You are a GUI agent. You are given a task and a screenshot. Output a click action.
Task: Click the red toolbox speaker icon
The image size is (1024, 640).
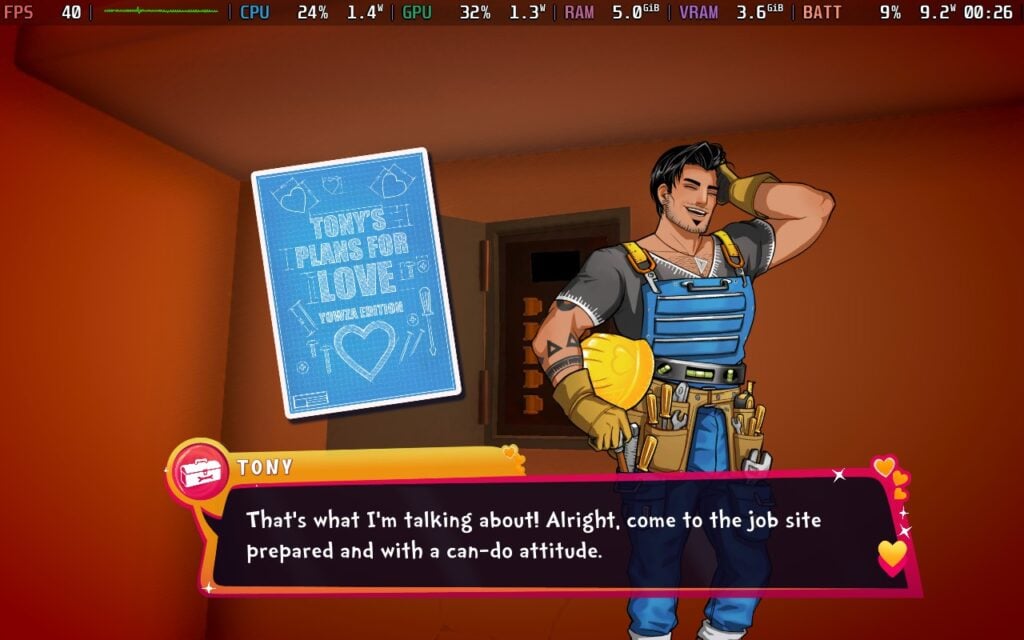(200, 471)
